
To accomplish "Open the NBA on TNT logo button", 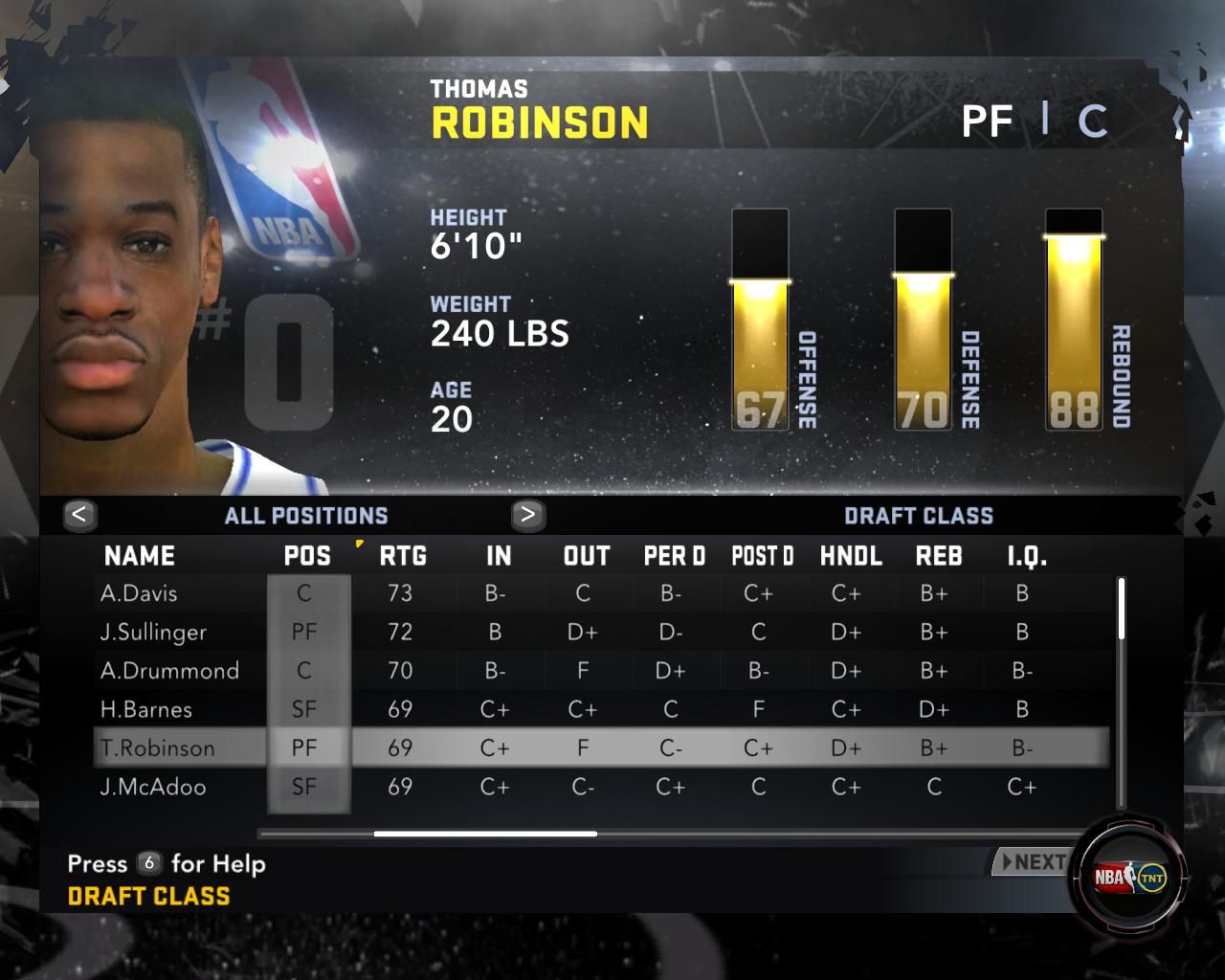I will [x=1130, y=877].
